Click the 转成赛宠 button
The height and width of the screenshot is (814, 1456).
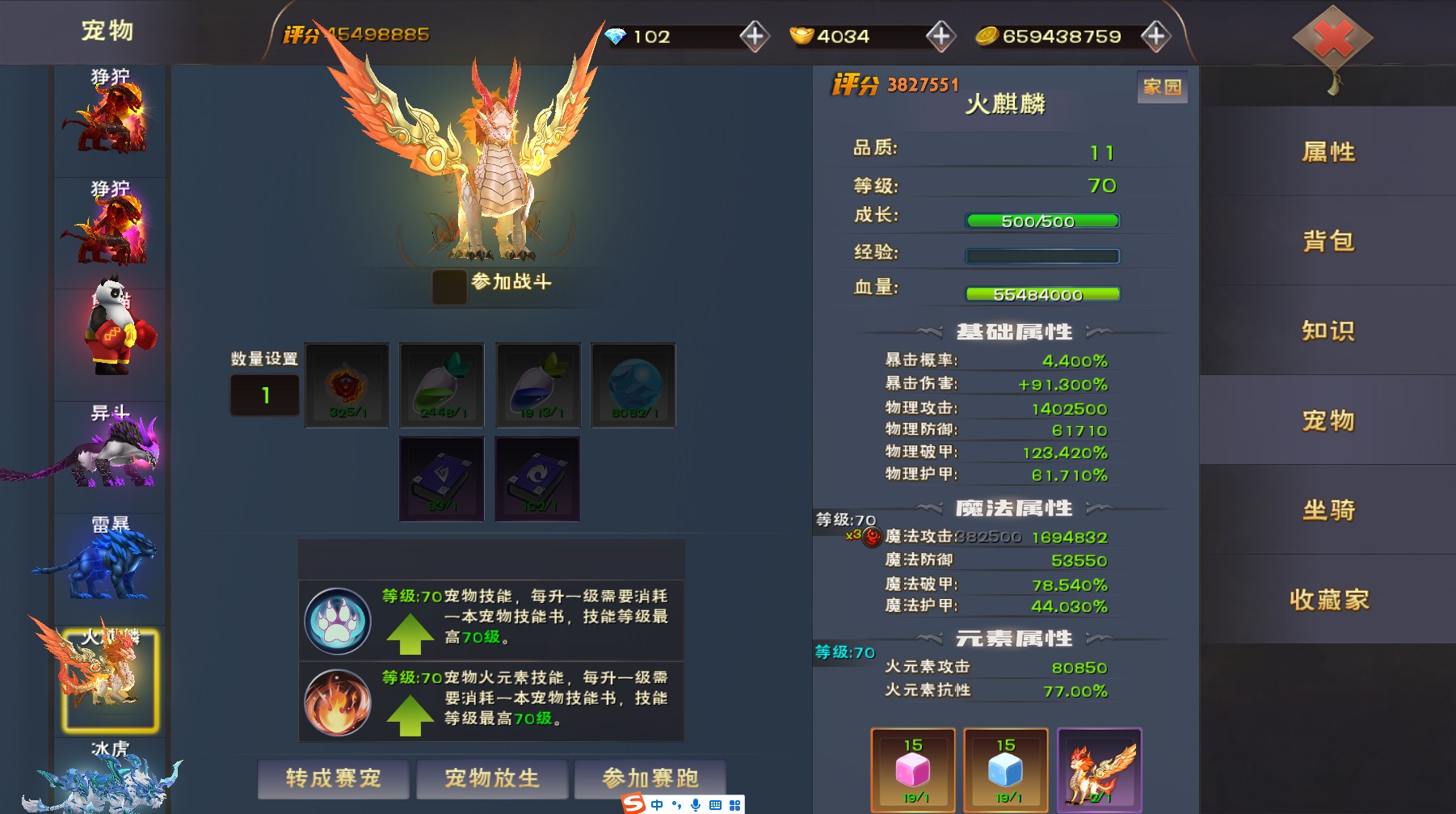(x=333, y=778)
